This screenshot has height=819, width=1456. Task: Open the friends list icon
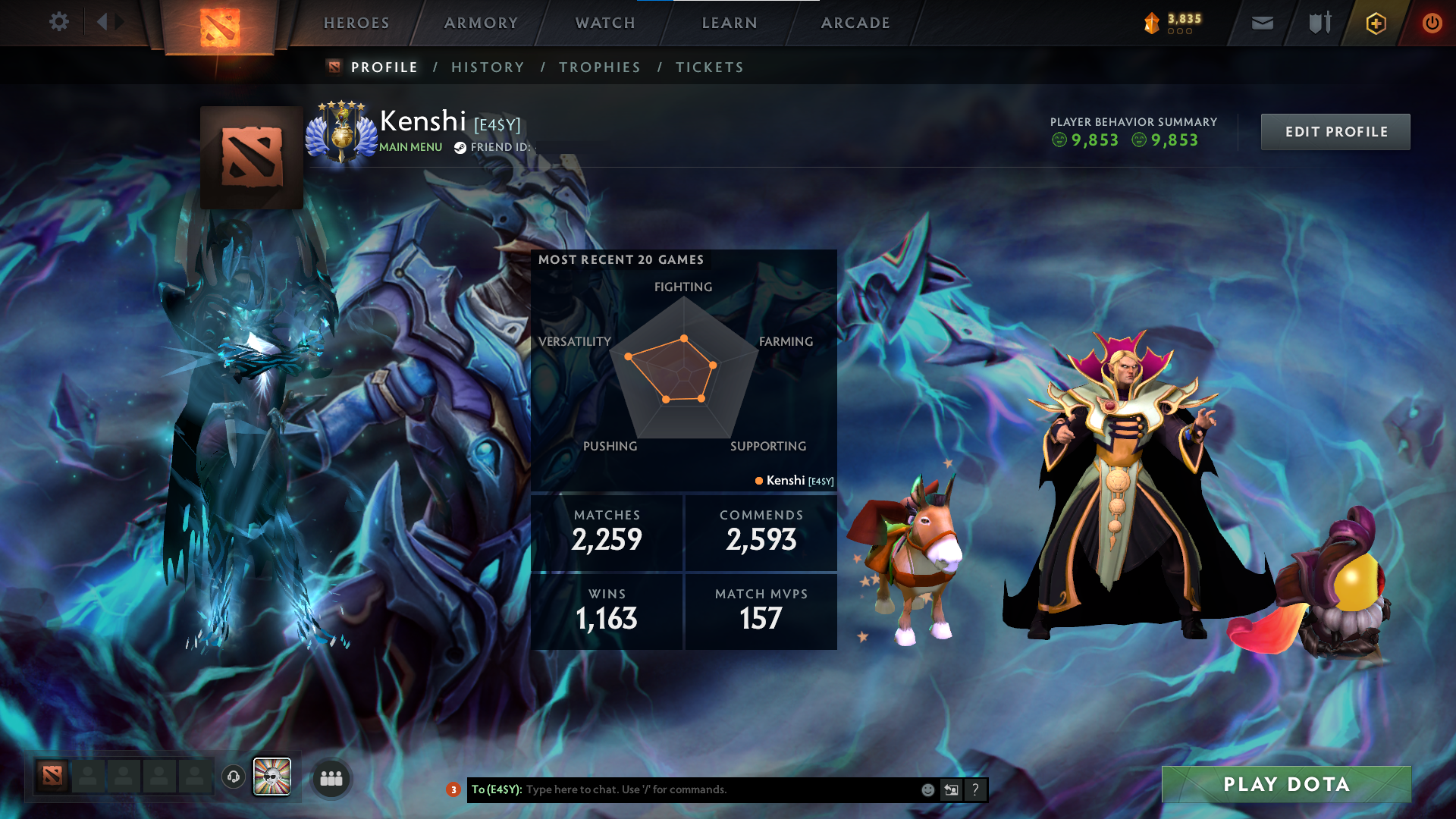[x=331, y=778]
